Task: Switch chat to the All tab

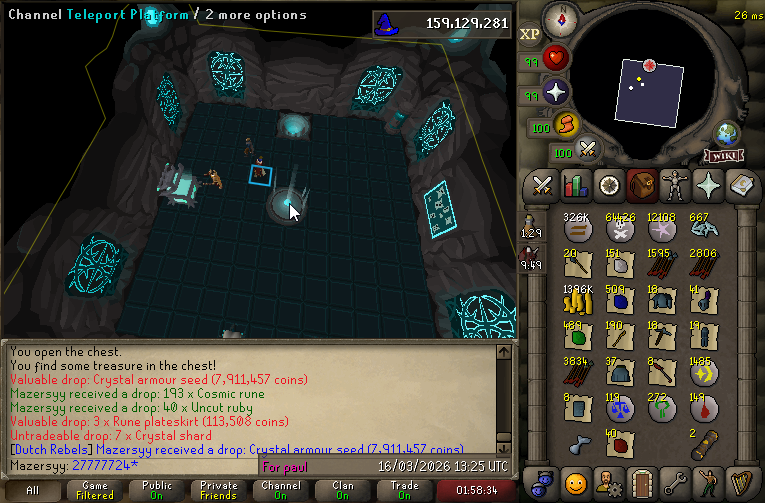Action: [x=33, y=491]
